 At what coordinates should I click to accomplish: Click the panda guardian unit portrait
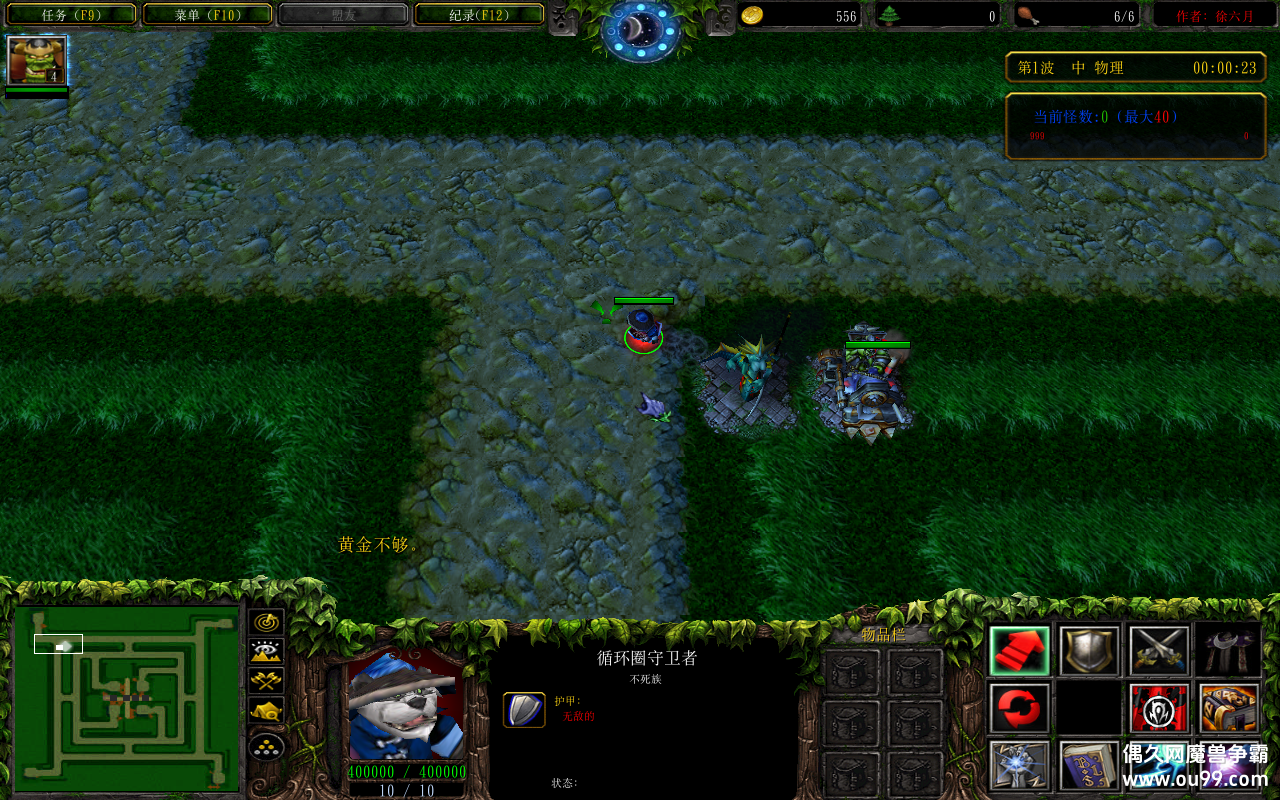(x=405, y=704)
